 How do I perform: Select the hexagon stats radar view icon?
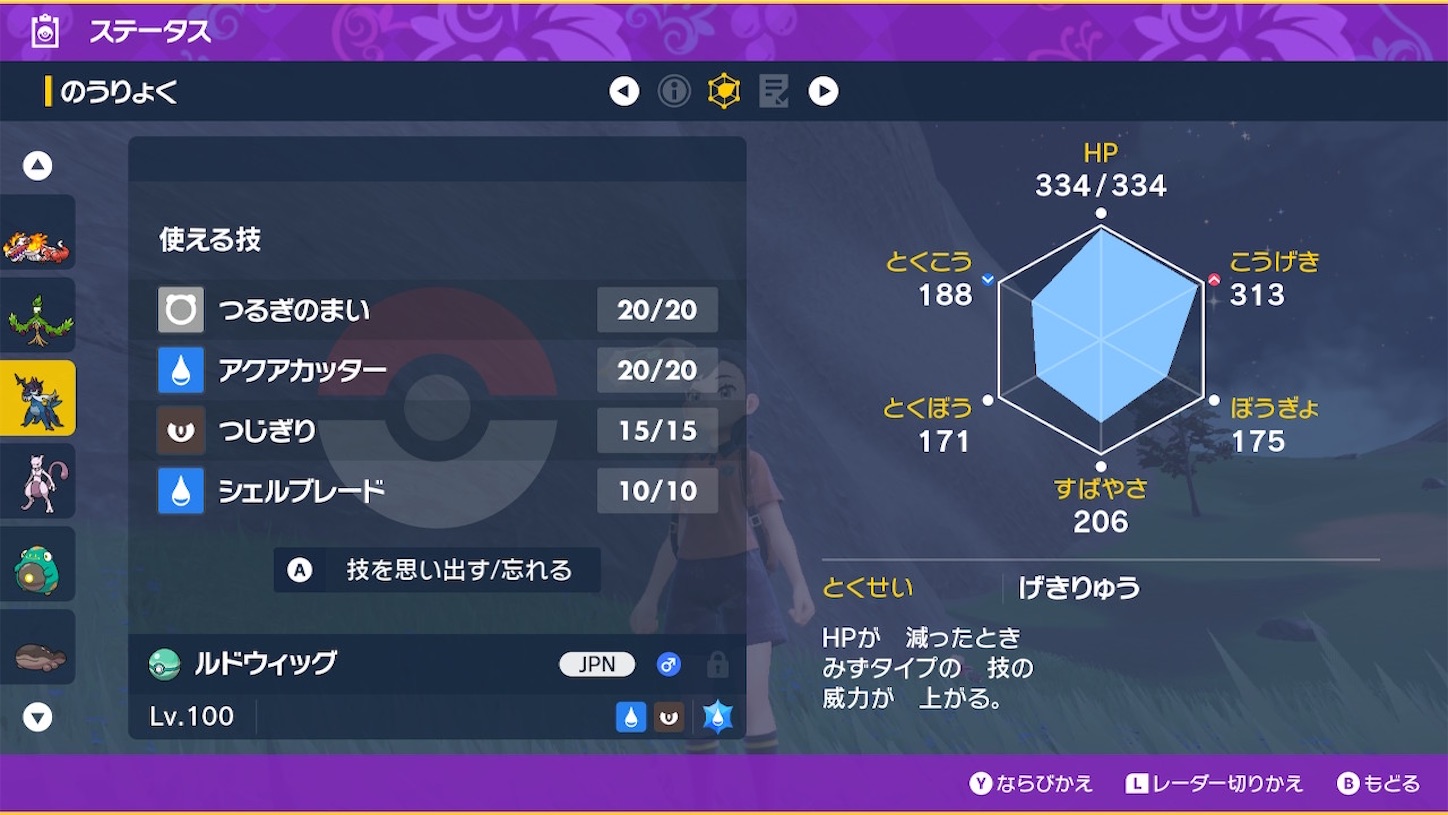(x=724, y=90)
